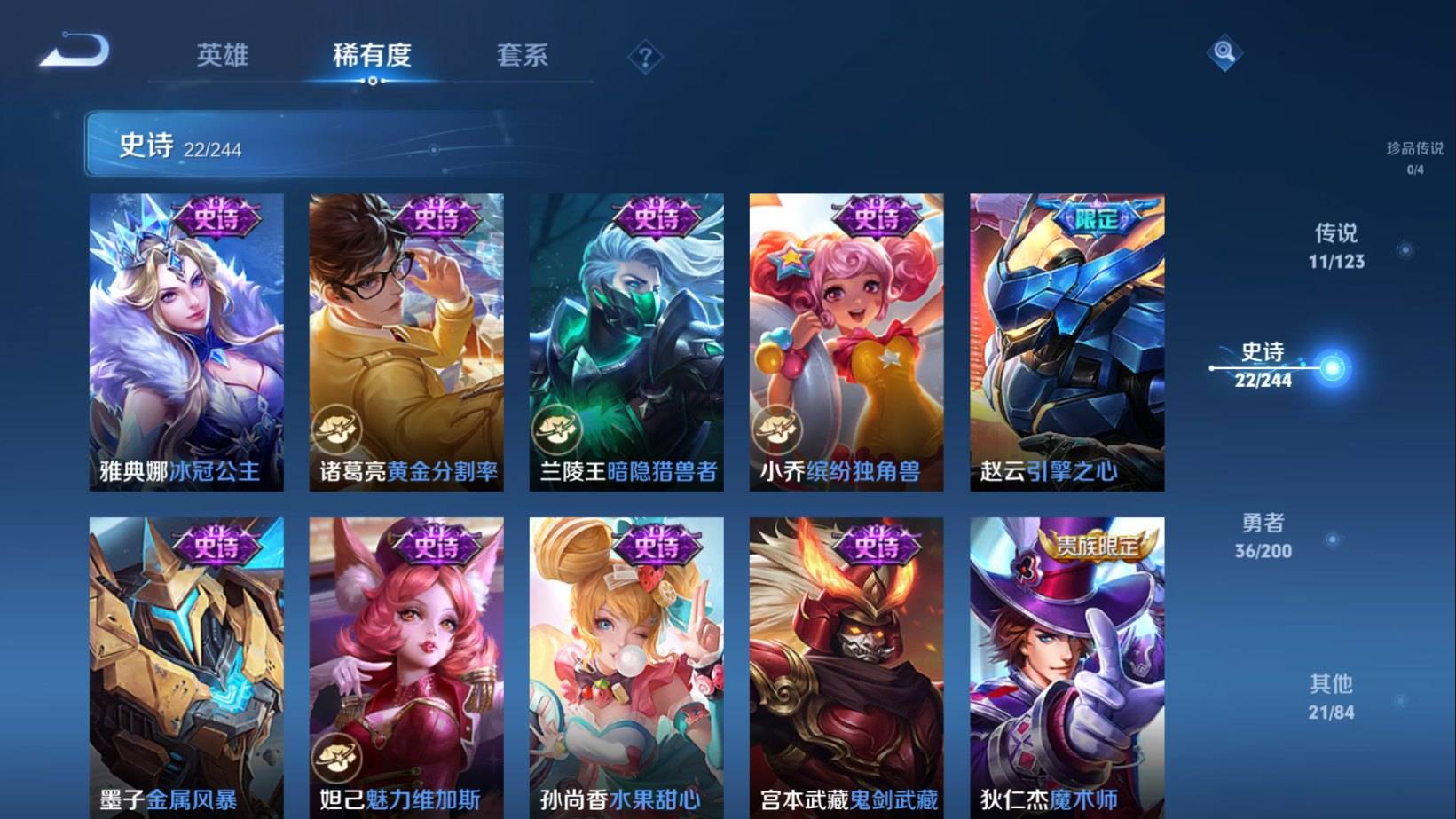
Task: Jump to the 珍品传说 section
Action: (1414, 157)
